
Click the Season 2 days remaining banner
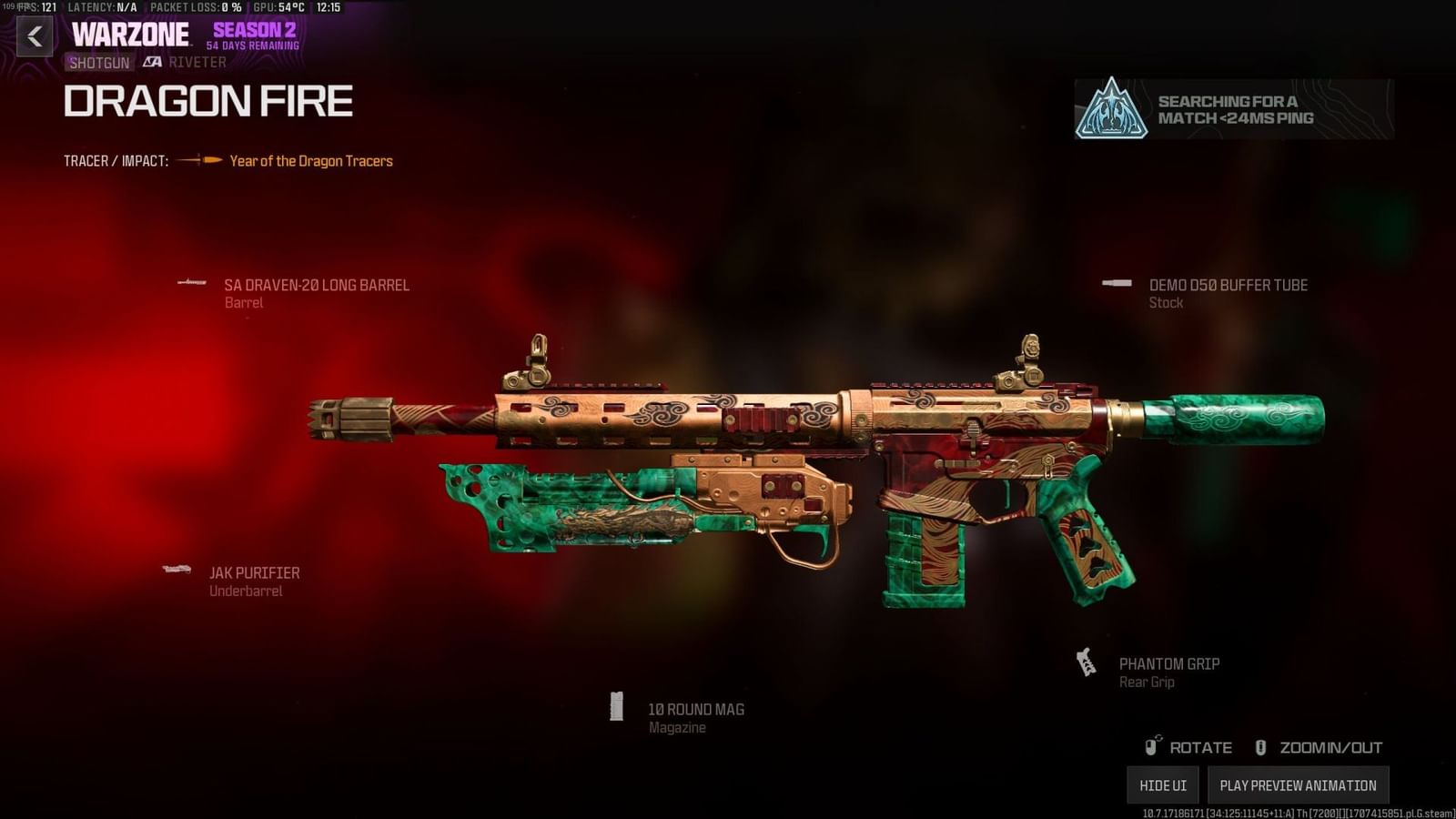tap(255, 36)
